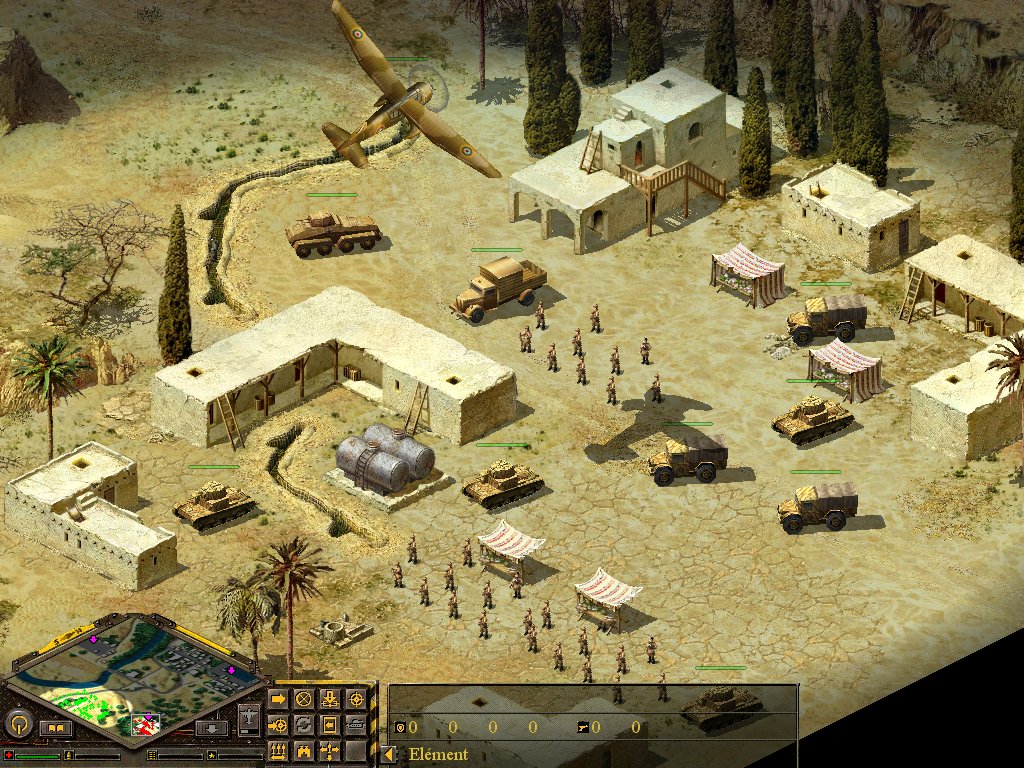Select the arrow-to-target move-and-attack command
The image size is (1024, 768).
click(x=278, y=724)
